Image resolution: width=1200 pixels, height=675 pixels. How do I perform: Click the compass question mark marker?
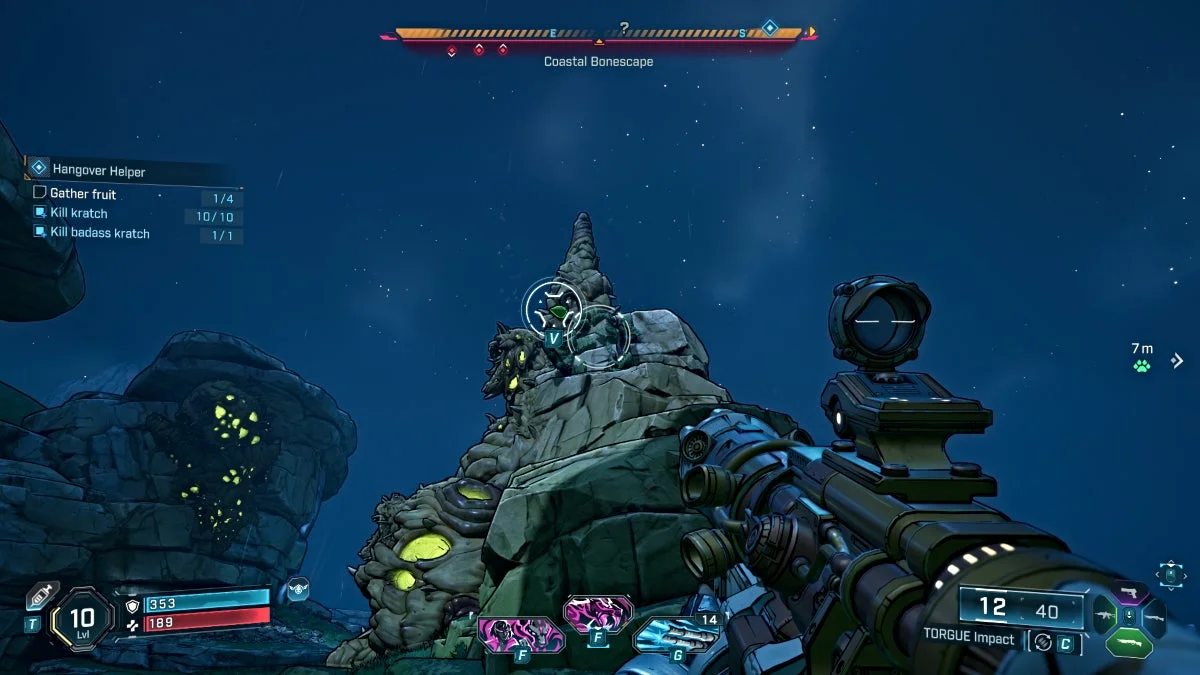[624, 29]
